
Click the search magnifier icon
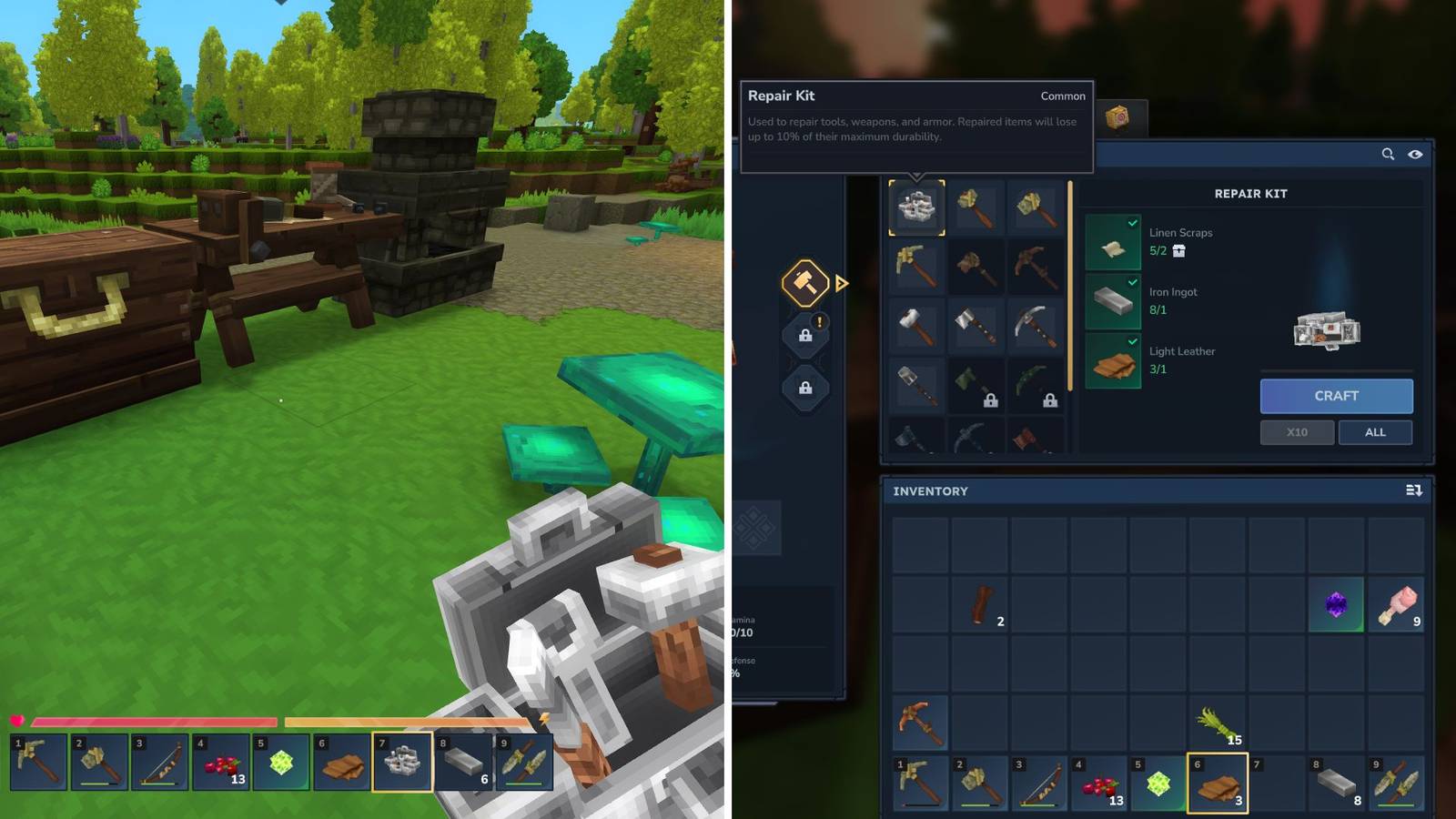[x=1389, y=155]
